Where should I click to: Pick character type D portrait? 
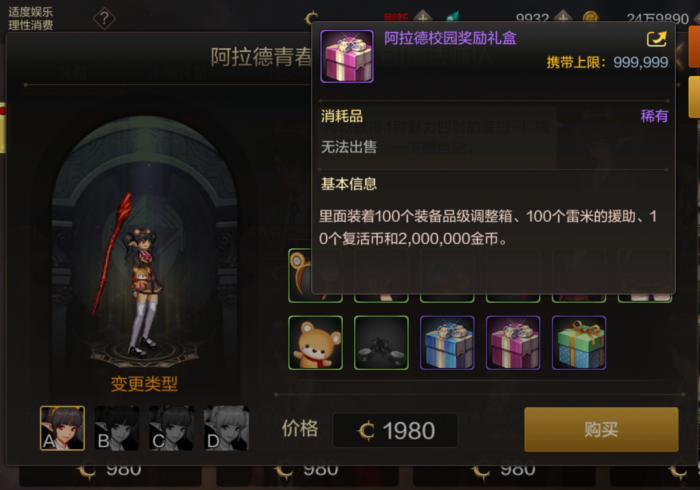(x=226, y=428)
